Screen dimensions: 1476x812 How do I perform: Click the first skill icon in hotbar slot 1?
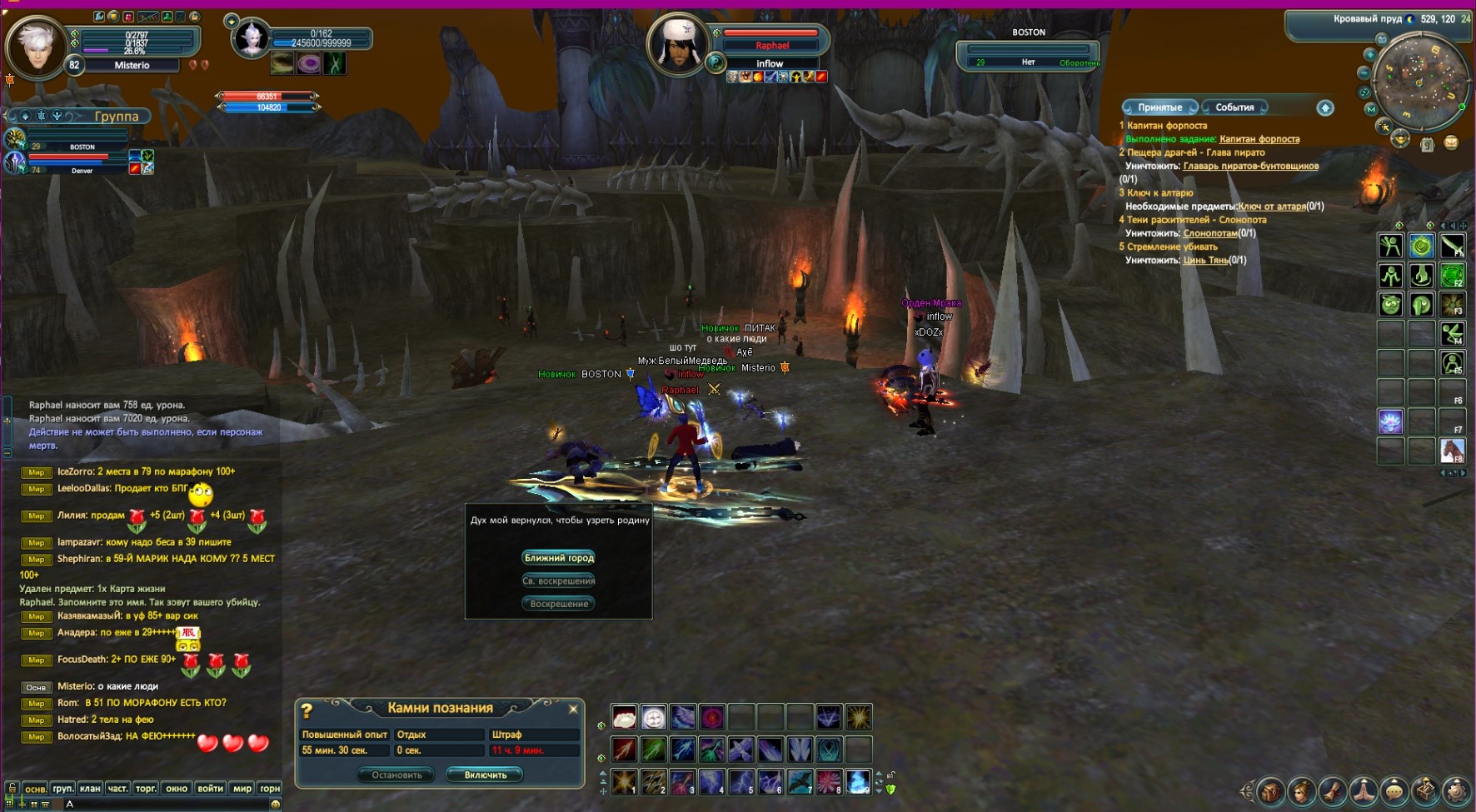(x=624, y=783)
